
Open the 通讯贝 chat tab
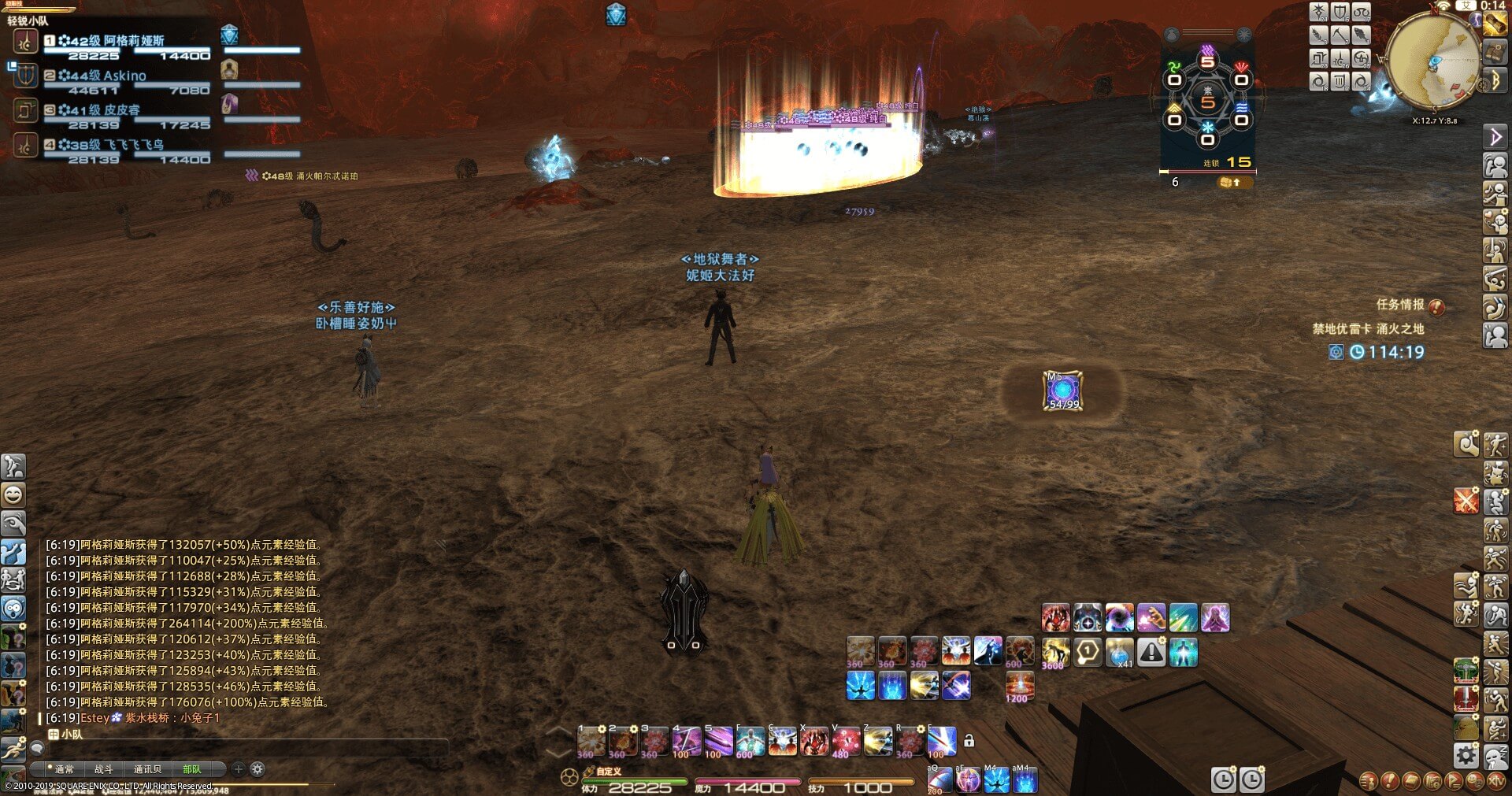point(147,769)
